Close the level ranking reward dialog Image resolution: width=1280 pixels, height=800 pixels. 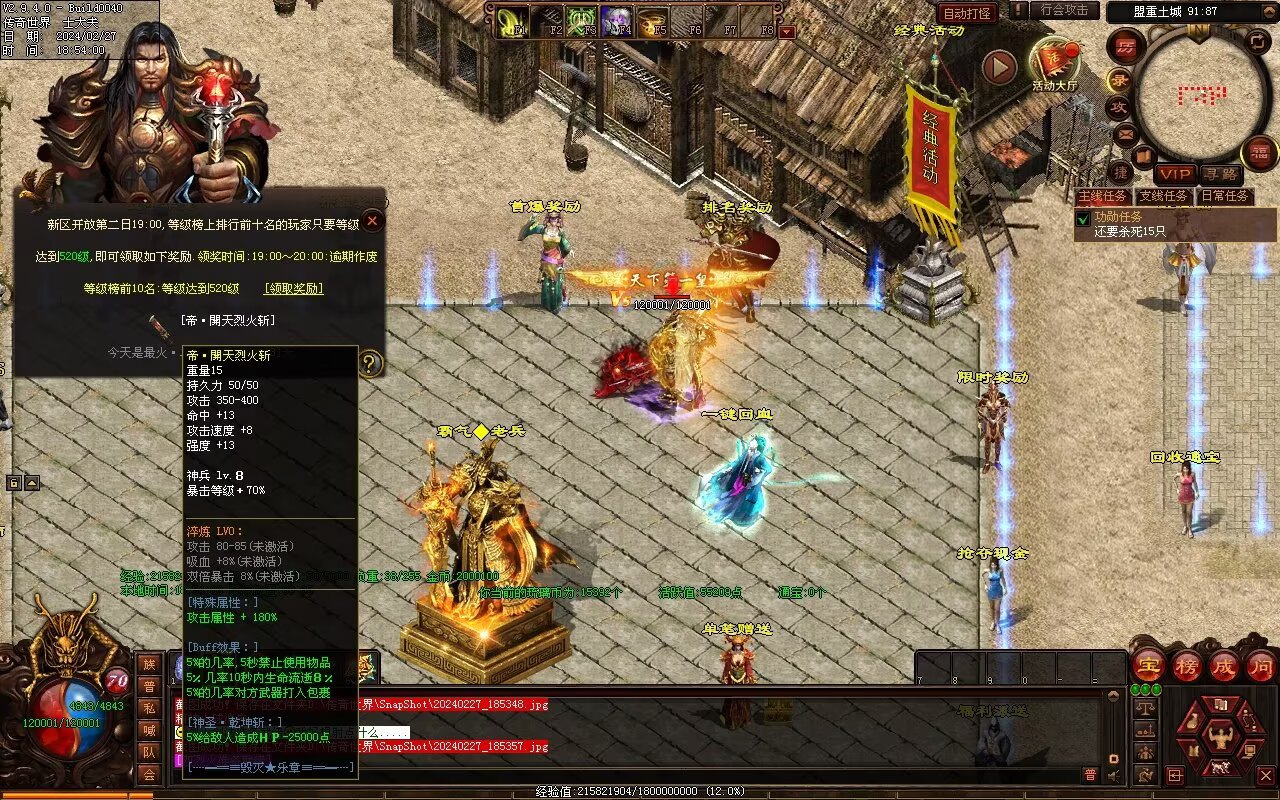(x=372, y=221)
